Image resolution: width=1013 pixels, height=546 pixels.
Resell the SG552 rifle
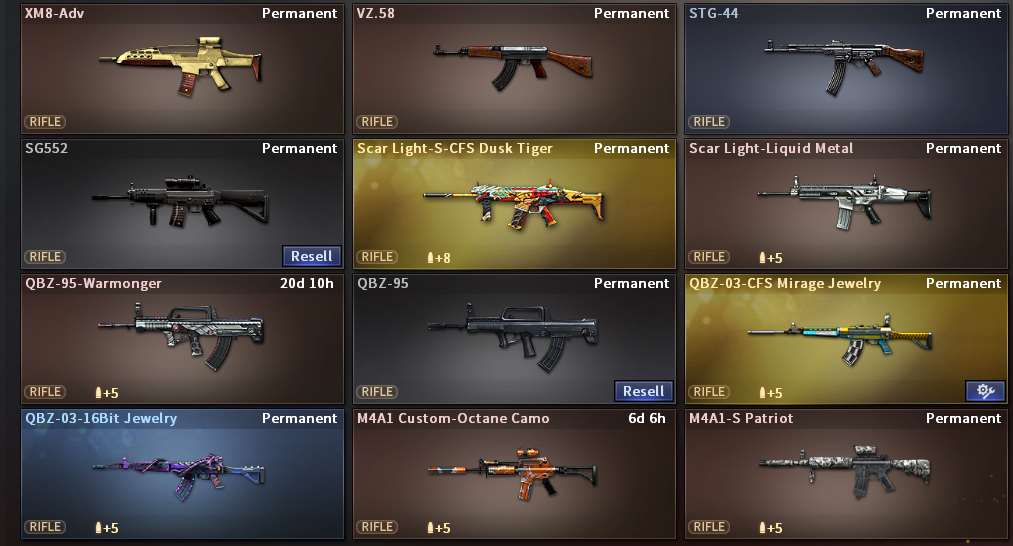[312, 256]
